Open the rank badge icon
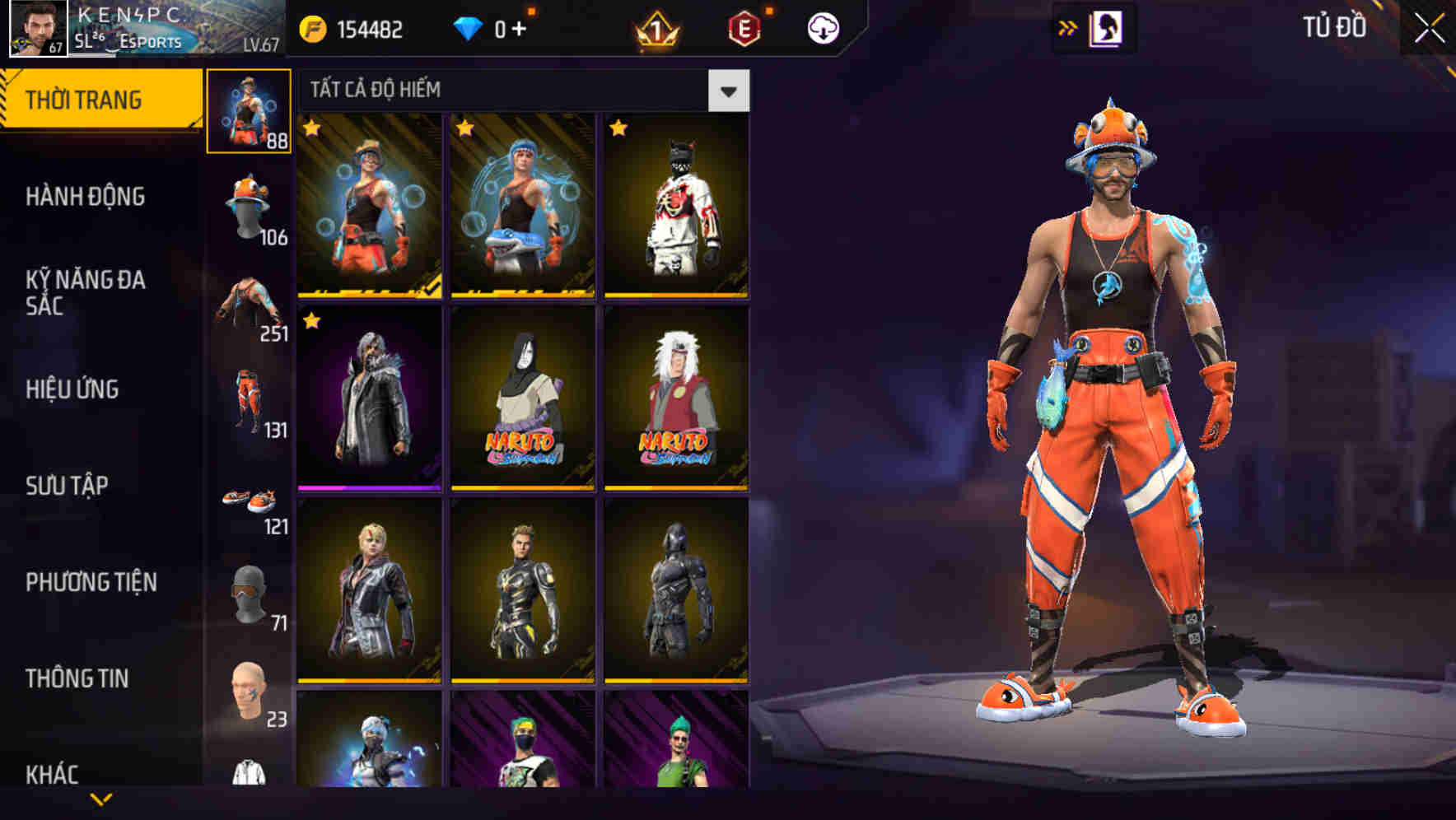 click(x=655, y=26)
